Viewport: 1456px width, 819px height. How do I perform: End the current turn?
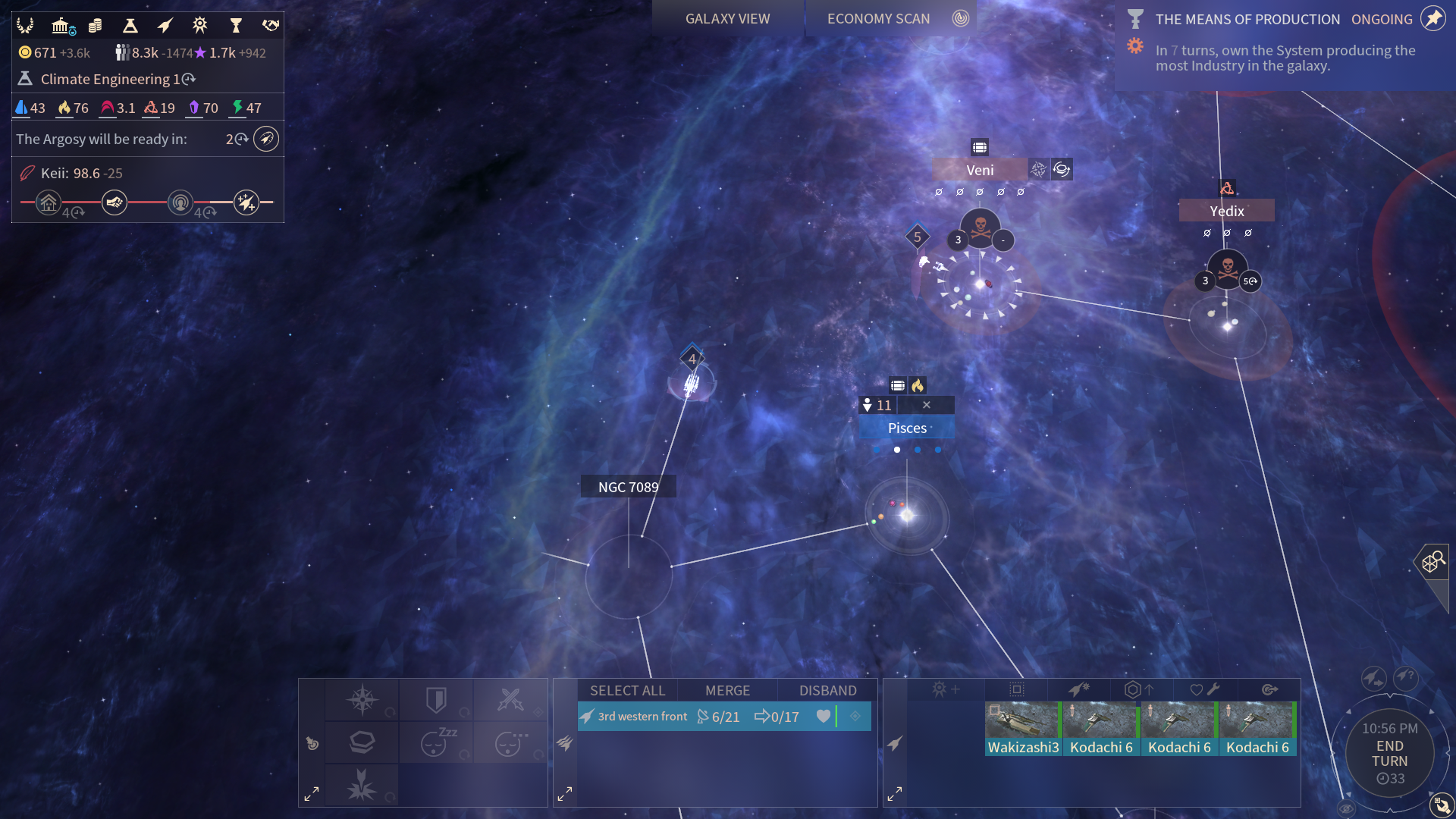click(x=1389, y=754)
